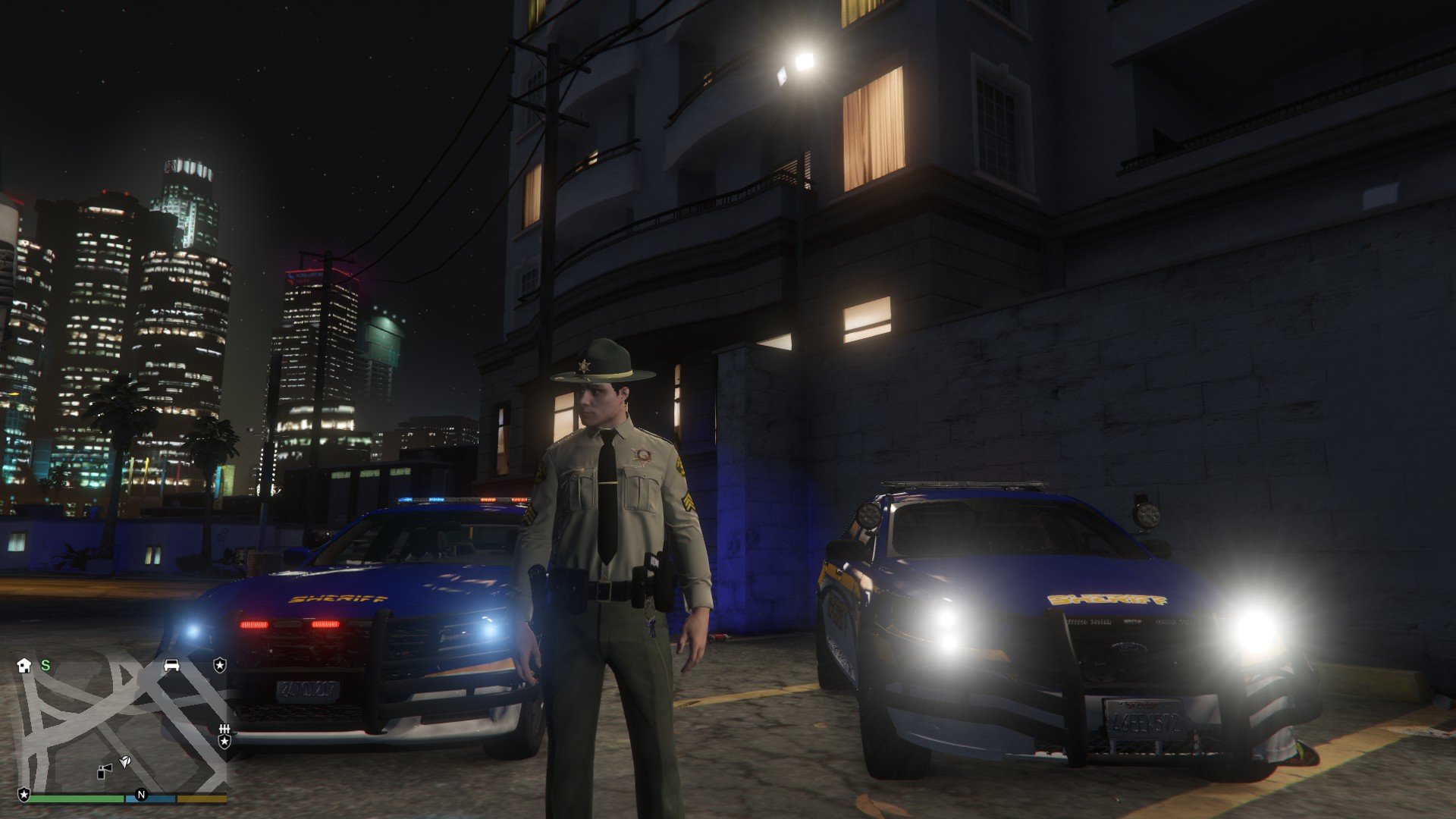Click the gear shifter blip on the minimap
This screenshot has width=1456, height=819.
[x=224, y=729]
